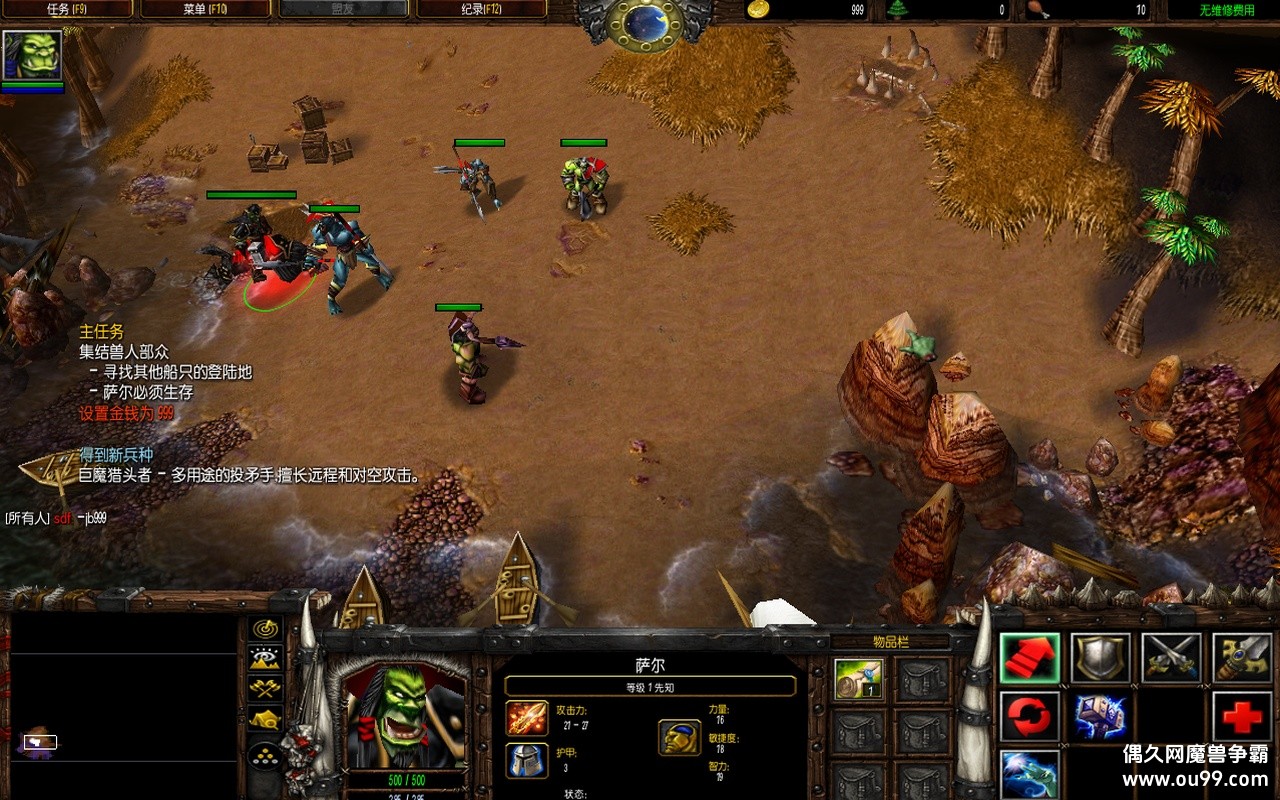
Task: Open hero skills with red cross
Action: click(1242, 716)
